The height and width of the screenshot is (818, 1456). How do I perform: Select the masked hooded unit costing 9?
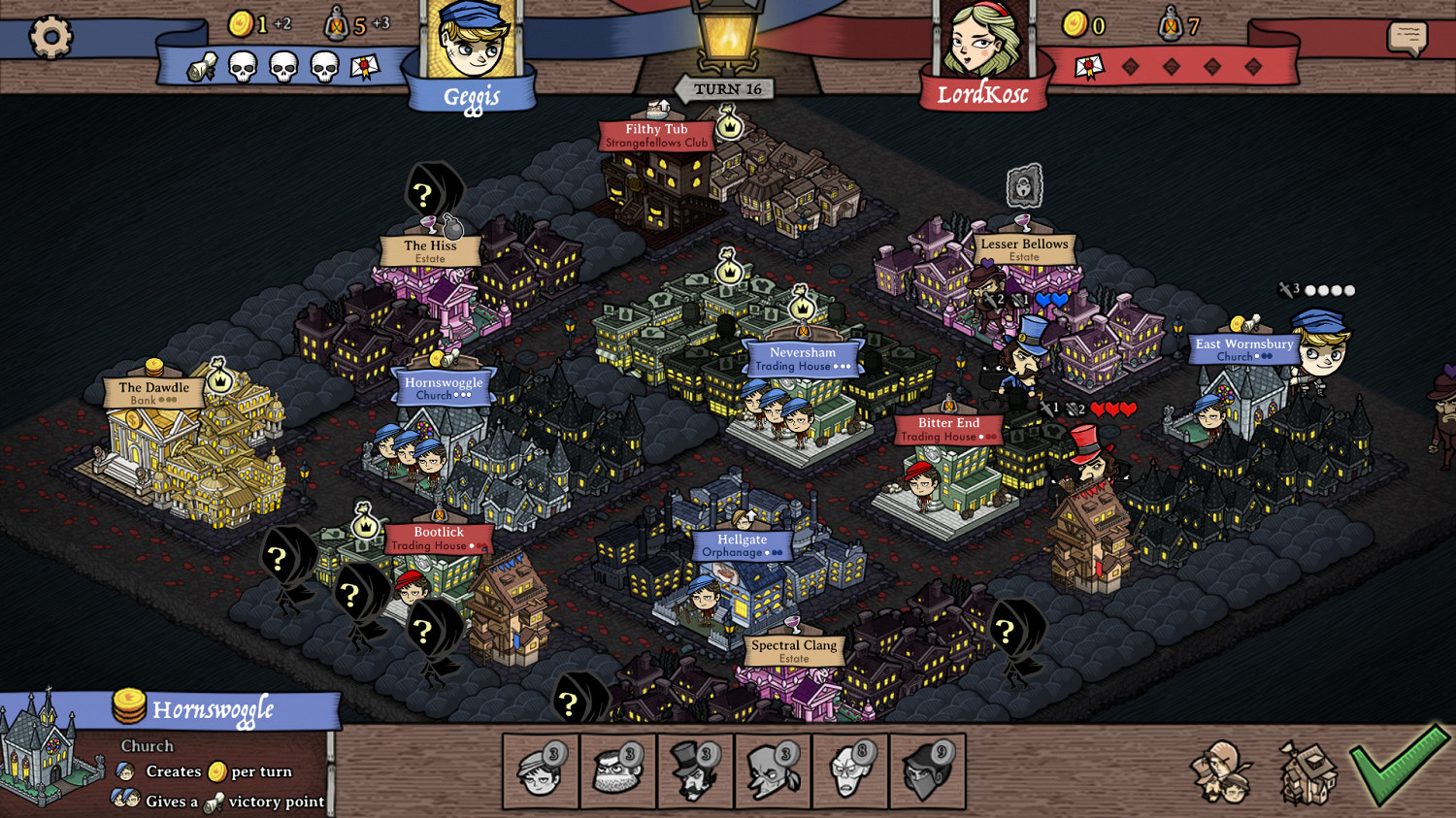click(927, 772)
